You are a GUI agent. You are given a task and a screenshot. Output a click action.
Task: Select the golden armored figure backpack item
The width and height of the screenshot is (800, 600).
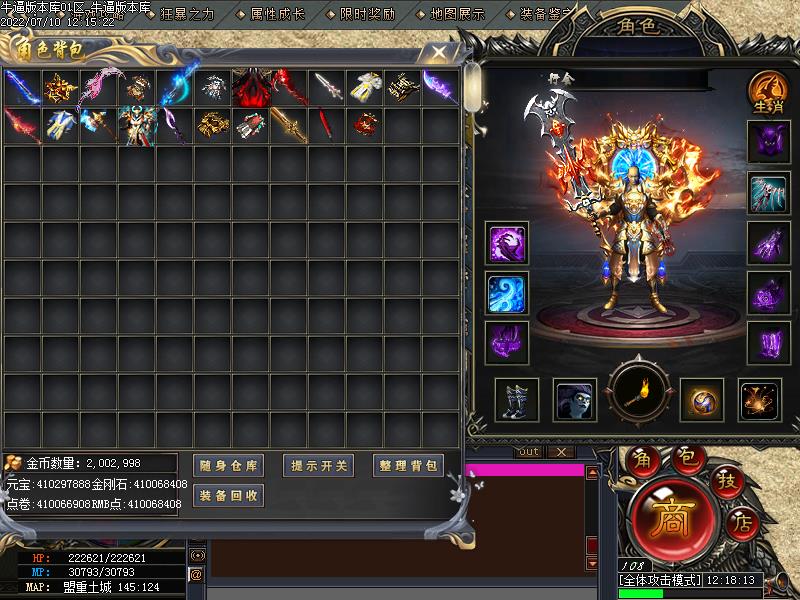(135, 126)
